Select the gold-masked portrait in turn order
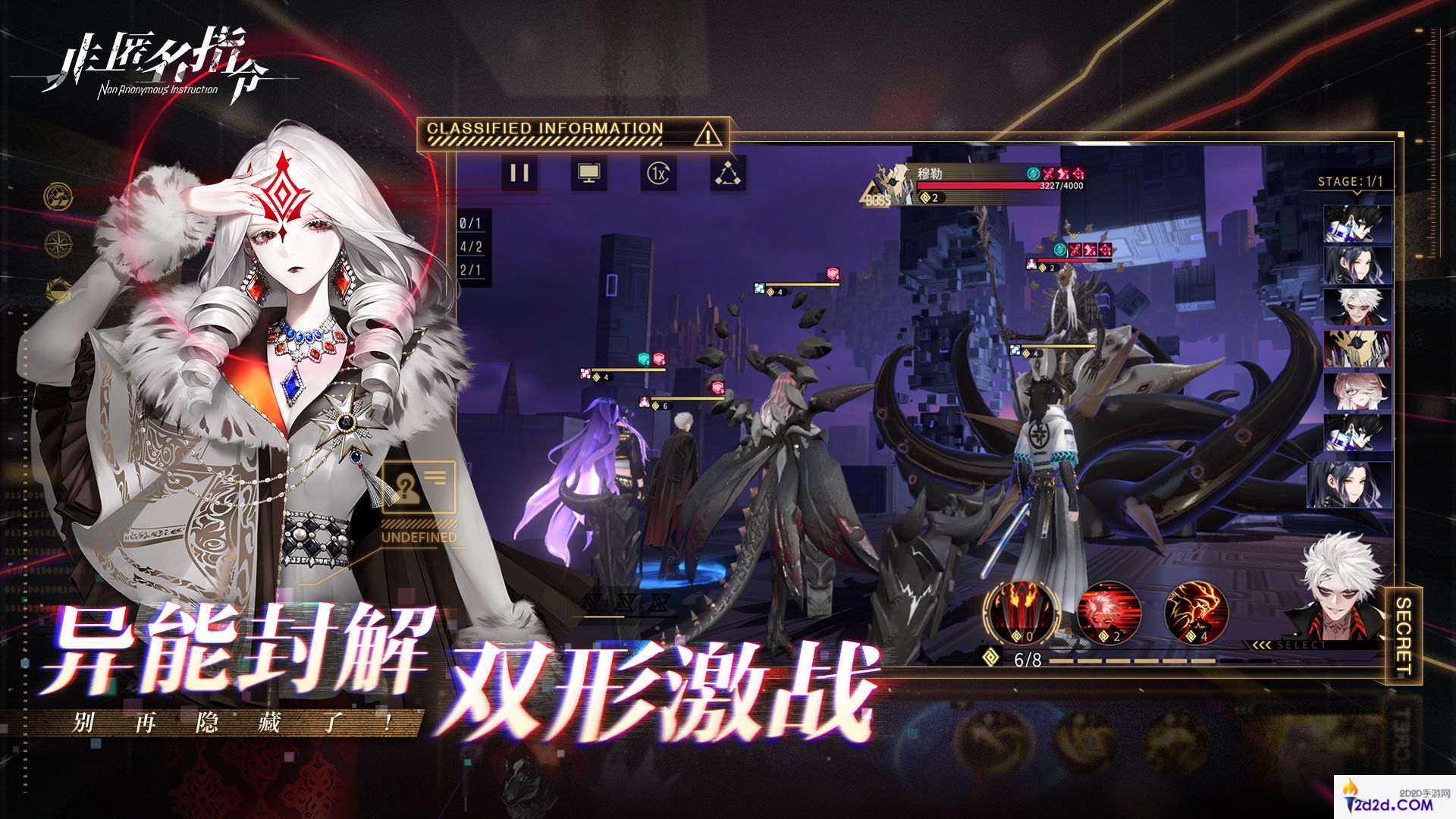The height and width of the screenshot is (819, 1456). coord(1357,350)
